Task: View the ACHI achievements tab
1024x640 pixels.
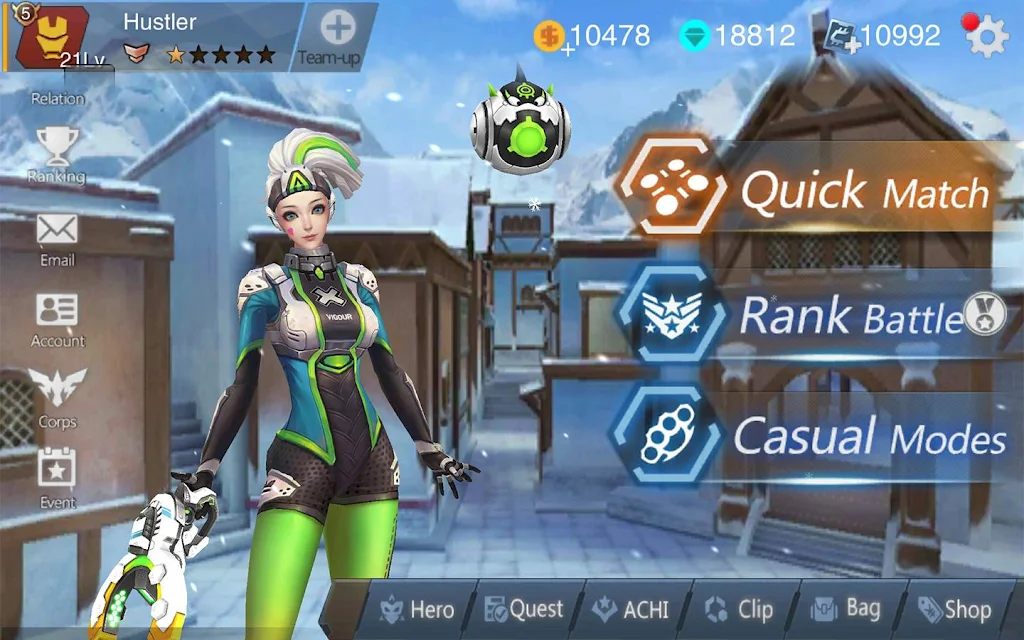Action: click(x=631, y=609)
